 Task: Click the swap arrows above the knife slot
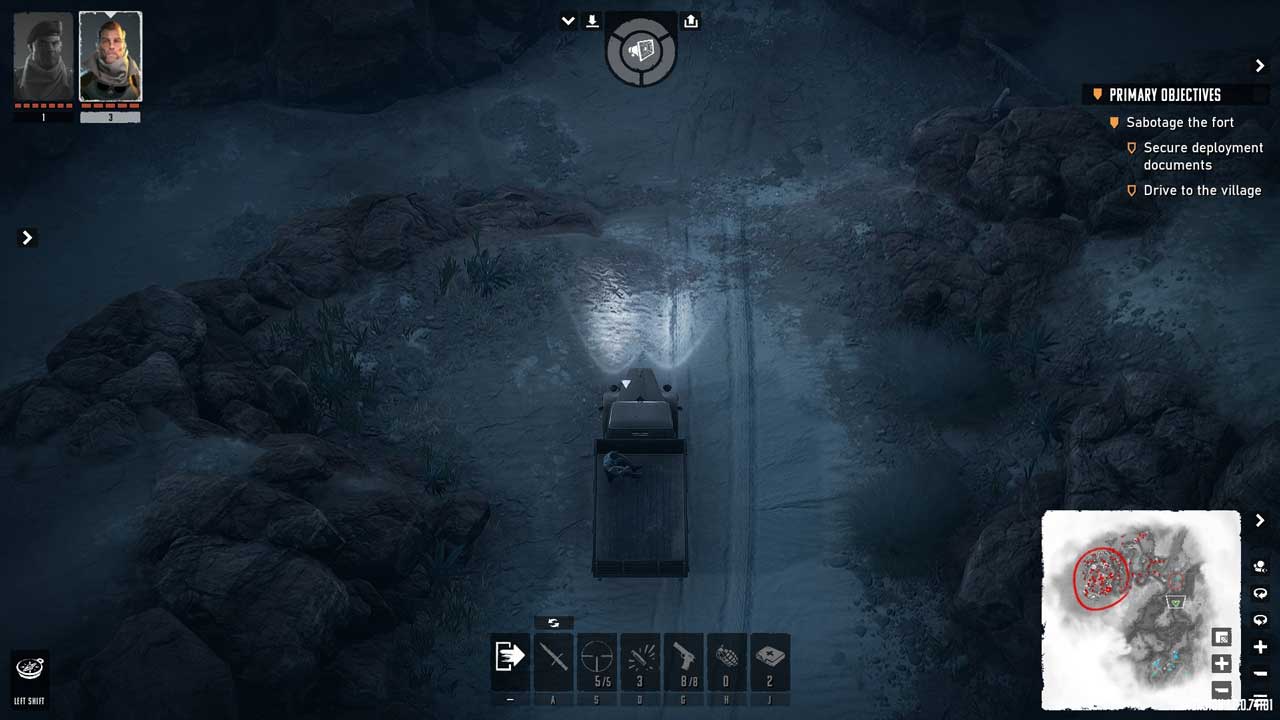(553, 623)
